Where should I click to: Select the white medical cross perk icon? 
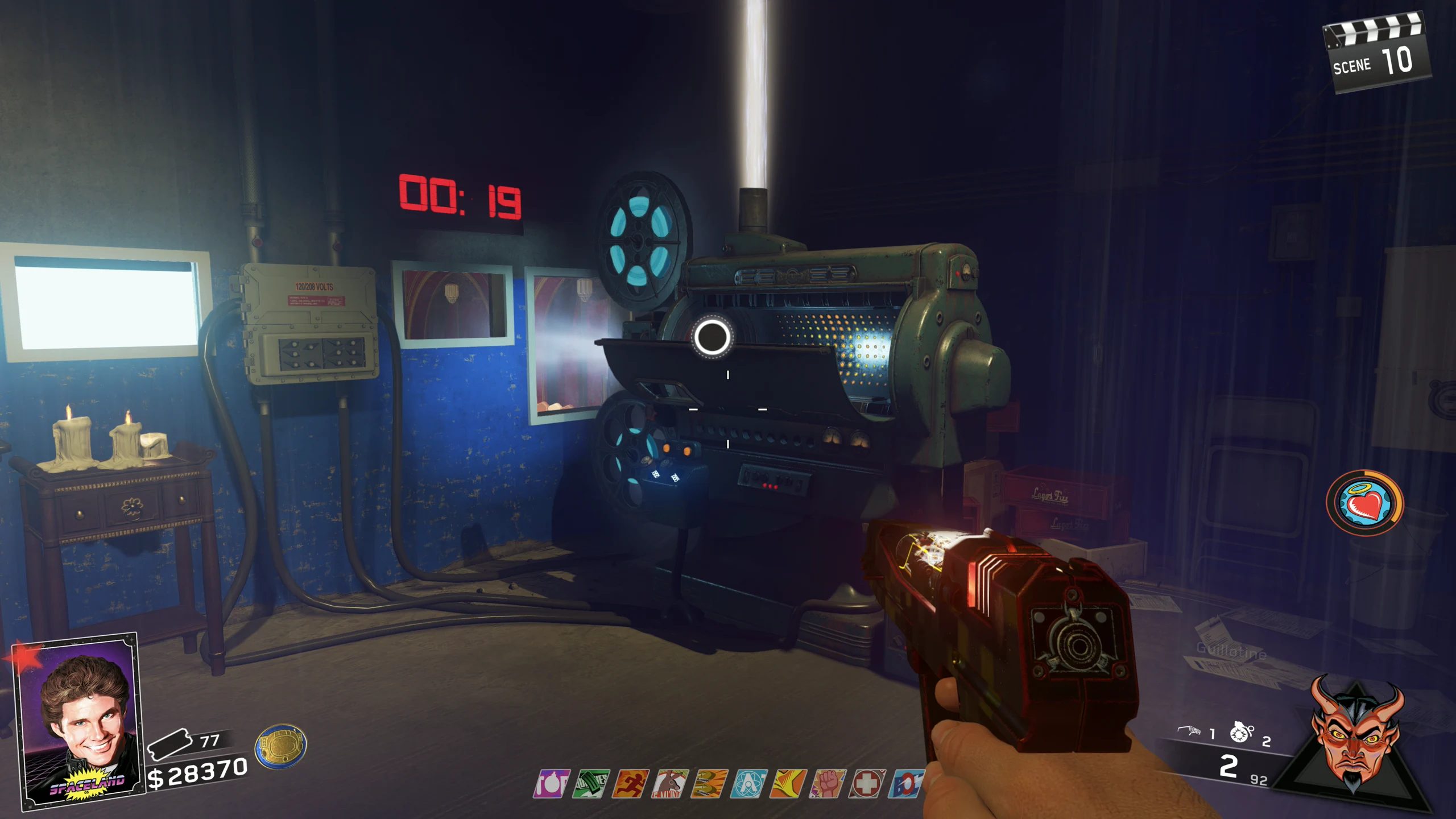[x=867, y=784]
